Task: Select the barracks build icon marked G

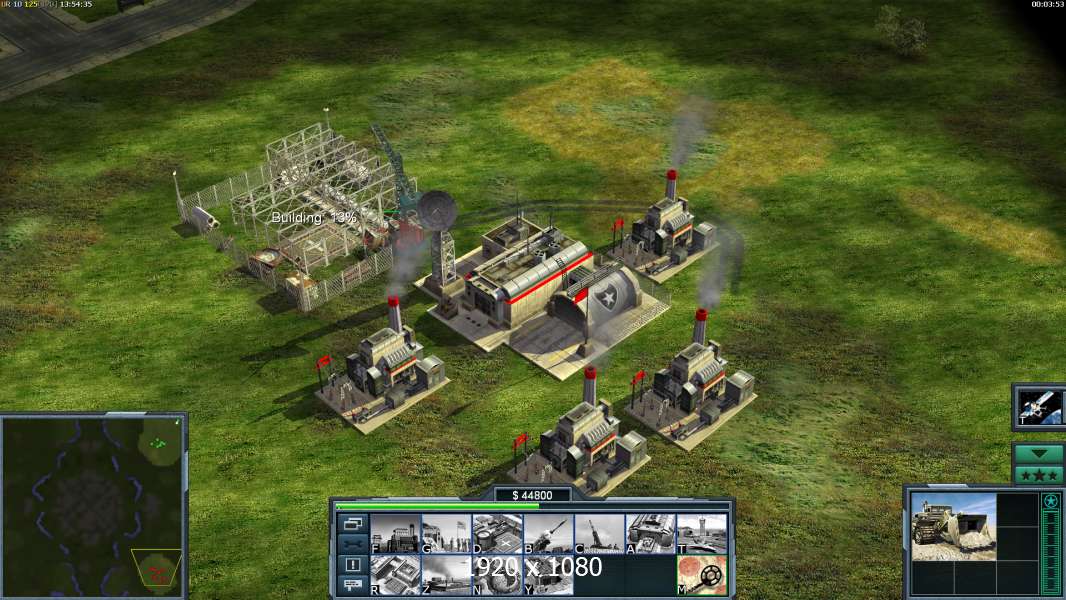Action: 446,534
